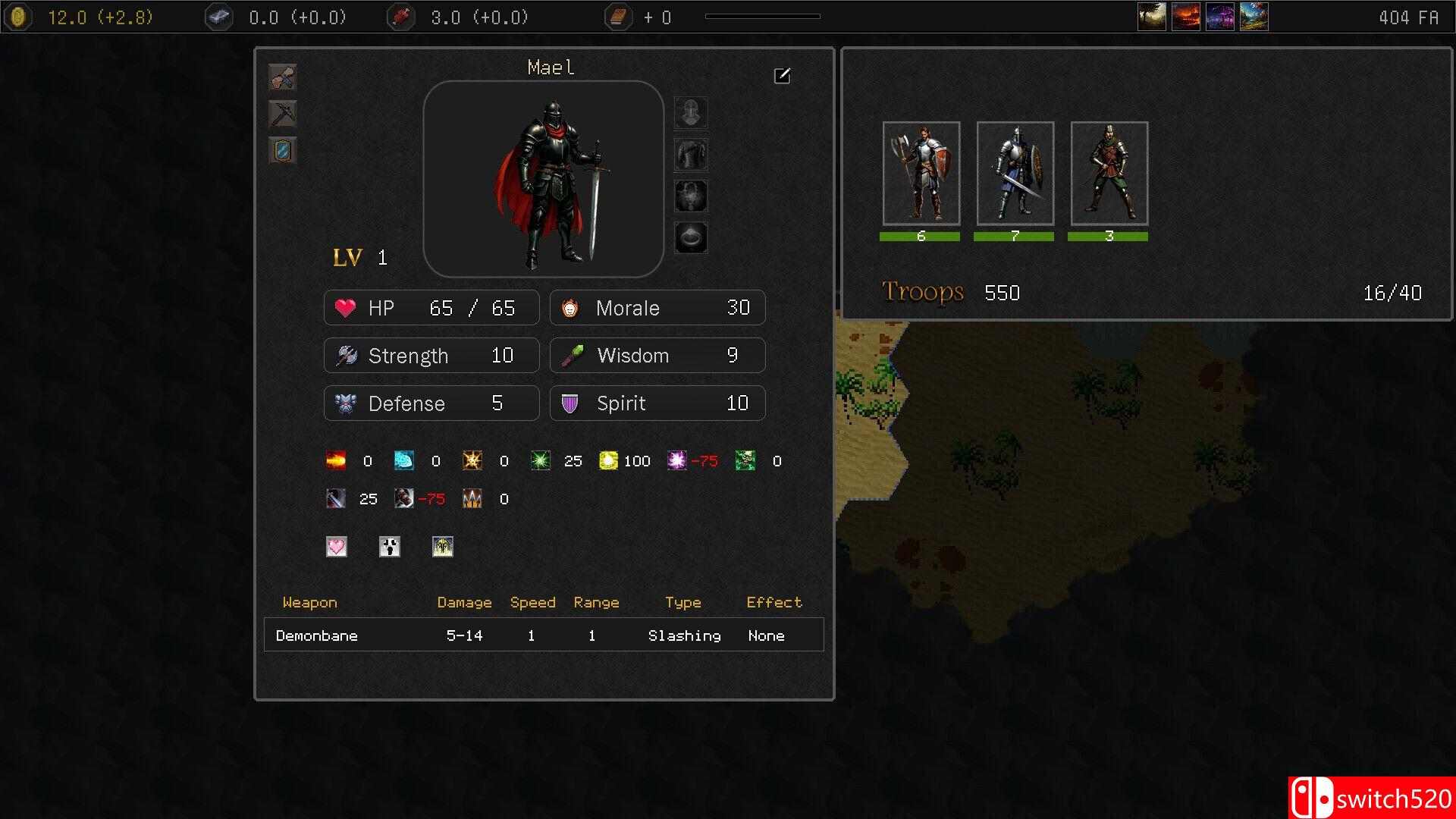The image size is (1456, 819).
Task: Open the blue mirror shield icon tab
Action: 283,150
